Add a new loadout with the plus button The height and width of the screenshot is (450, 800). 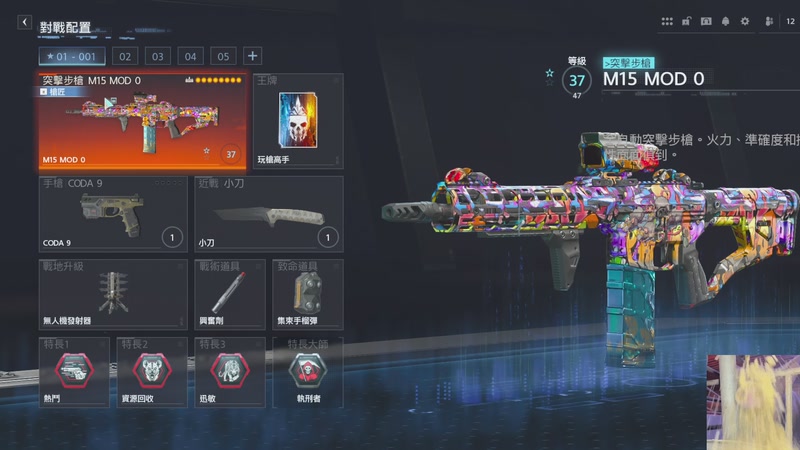coord(253,56)
